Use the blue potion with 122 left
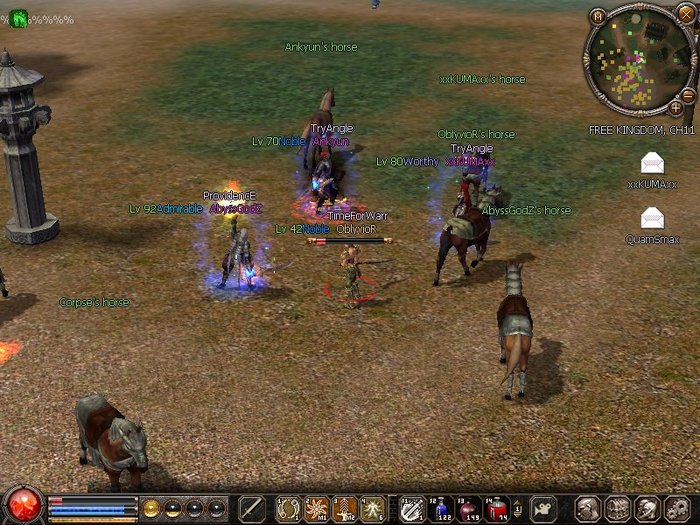700x525 pixels. click(x=441, y=507)
